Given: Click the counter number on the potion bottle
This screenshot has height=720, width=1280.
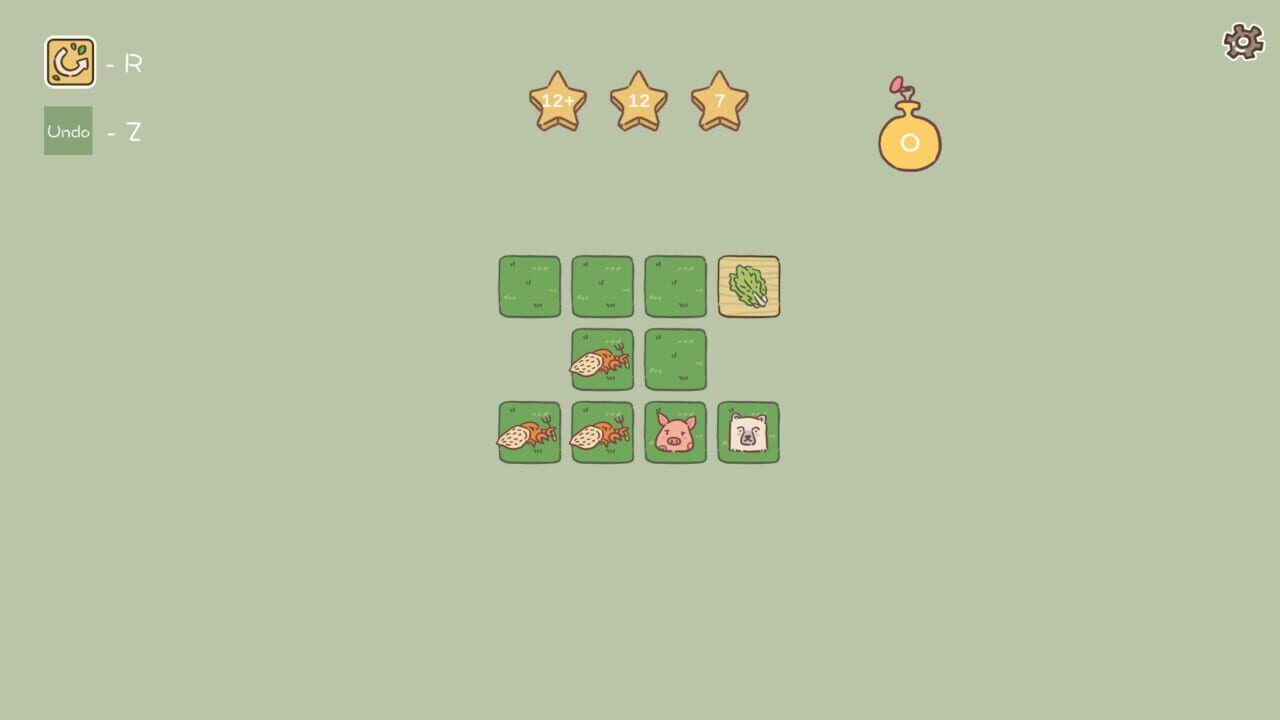Looking at the screenshot, I should [909, 142].
